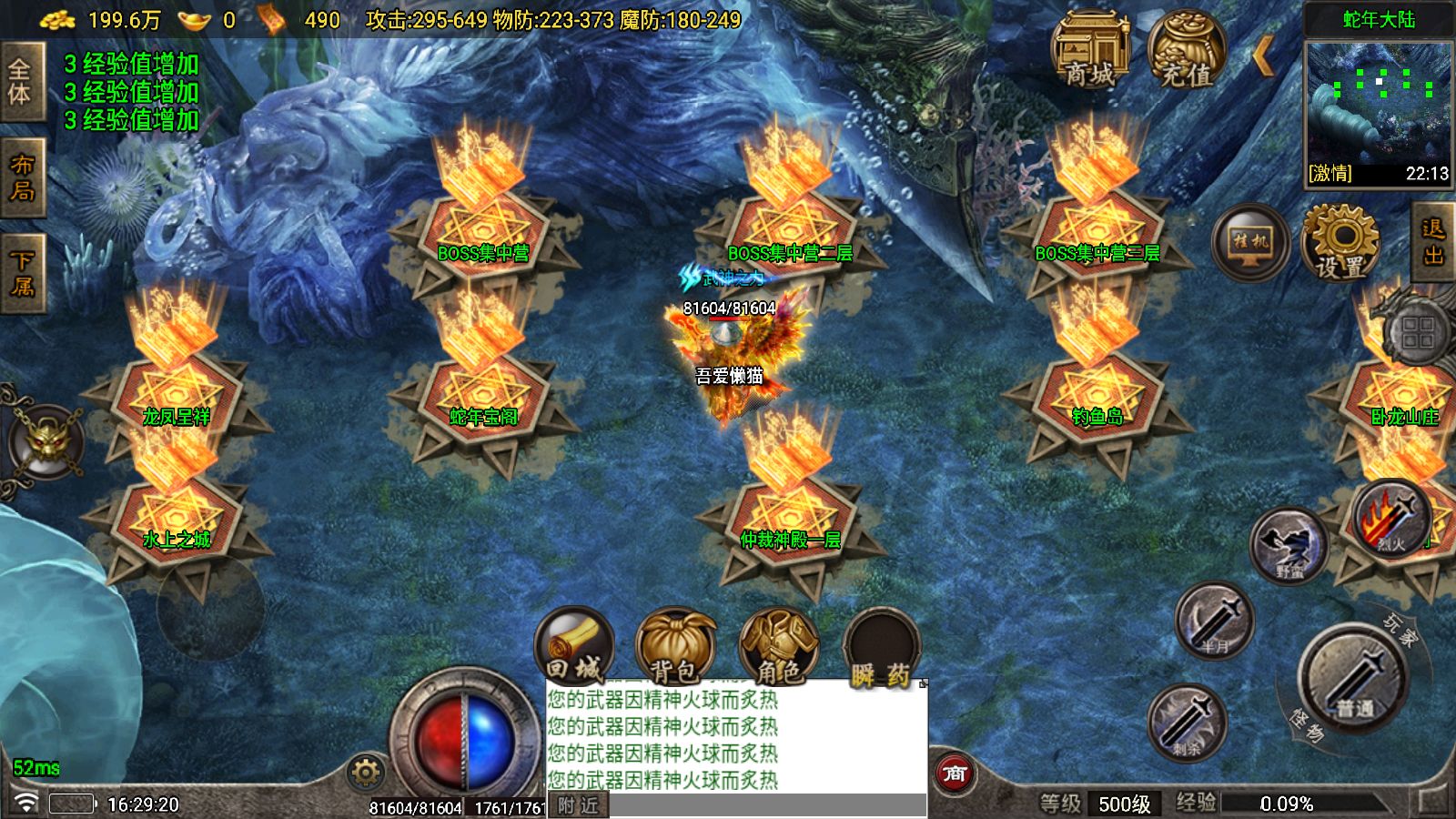Toggle 挂机 auto-battle mode
Image resolution: width=1456 pixels, height=819 pixels.
click(x=1250, y=242)
